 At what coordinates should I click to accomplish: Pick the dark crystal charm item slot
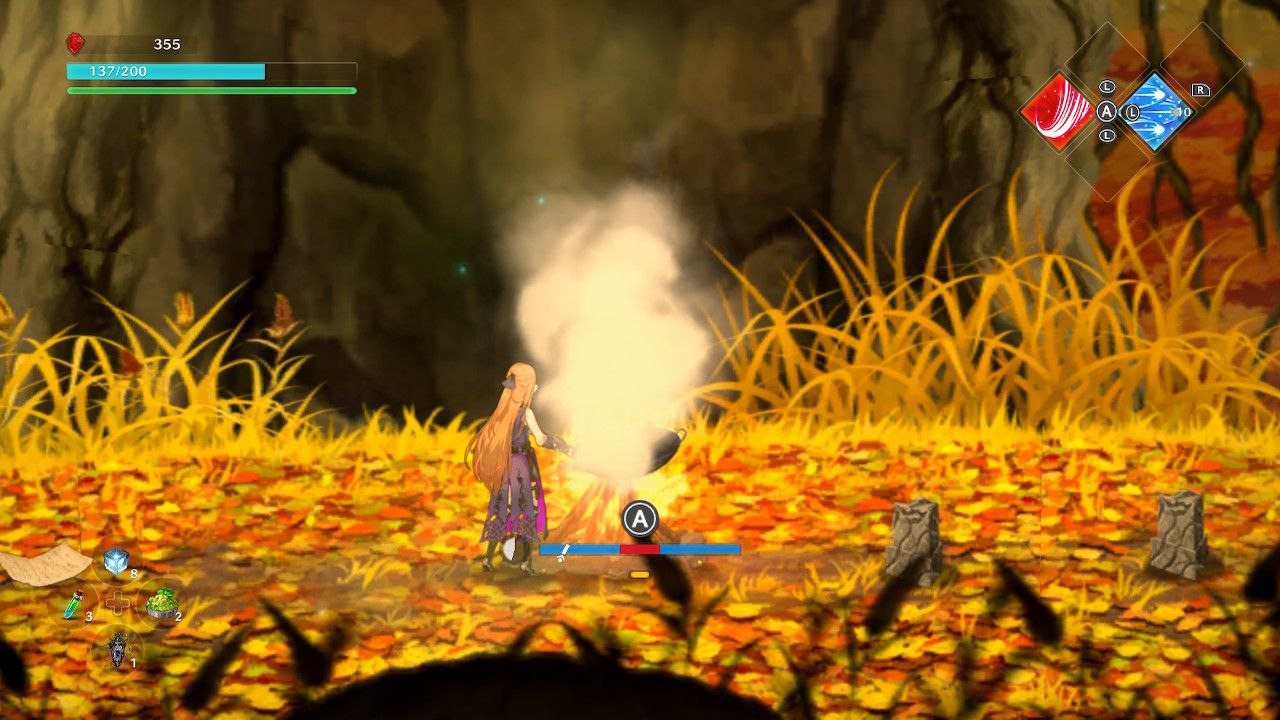pyautogui.click(x=118, y=647)
